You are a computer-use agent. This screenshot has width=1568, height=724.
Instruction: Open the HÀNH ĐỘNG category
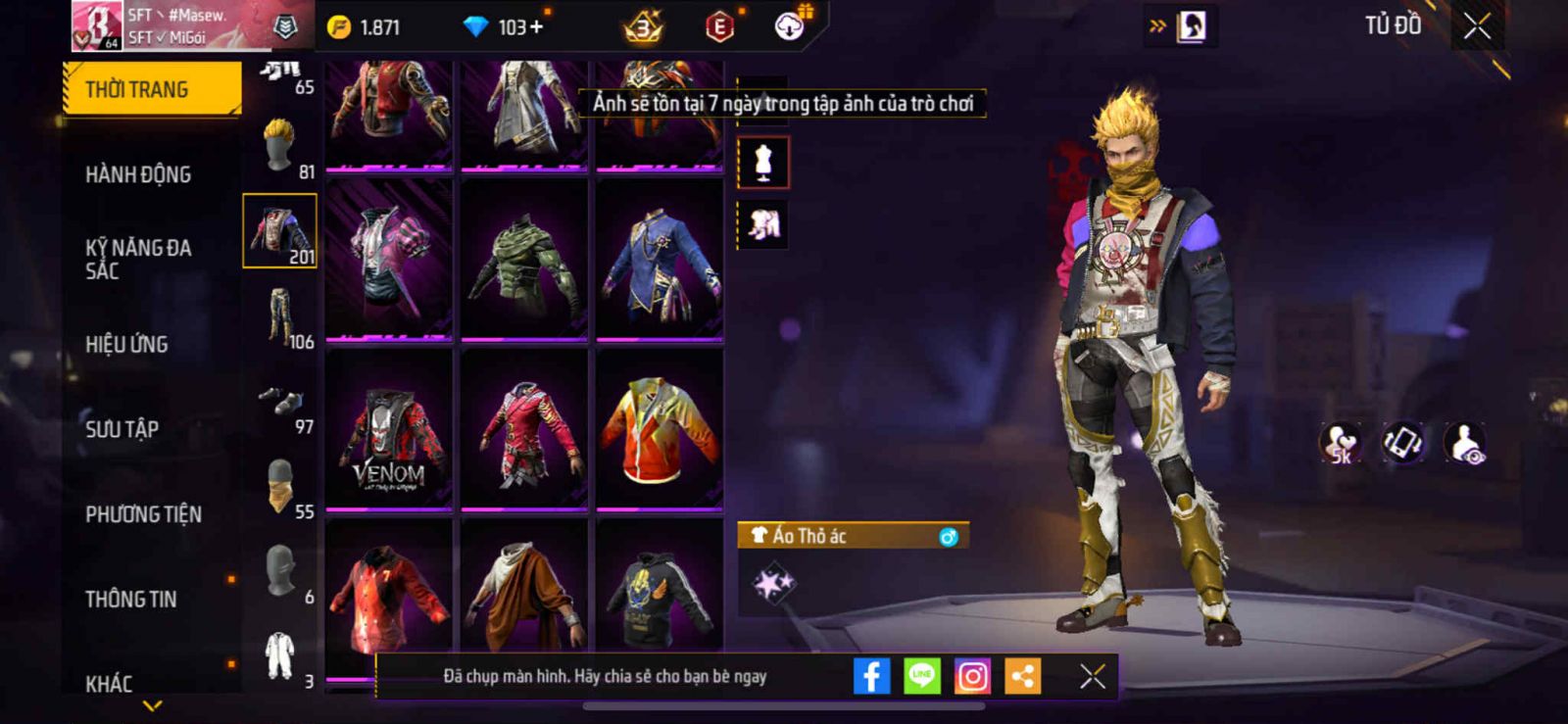click(138, 174)
